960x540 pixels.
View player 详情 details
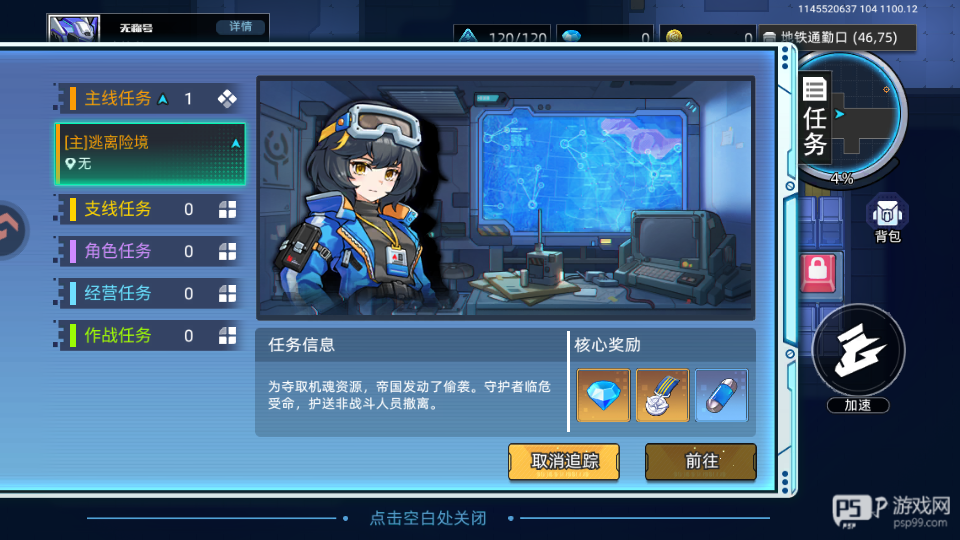pyautogui.click(x=240, y=27)
